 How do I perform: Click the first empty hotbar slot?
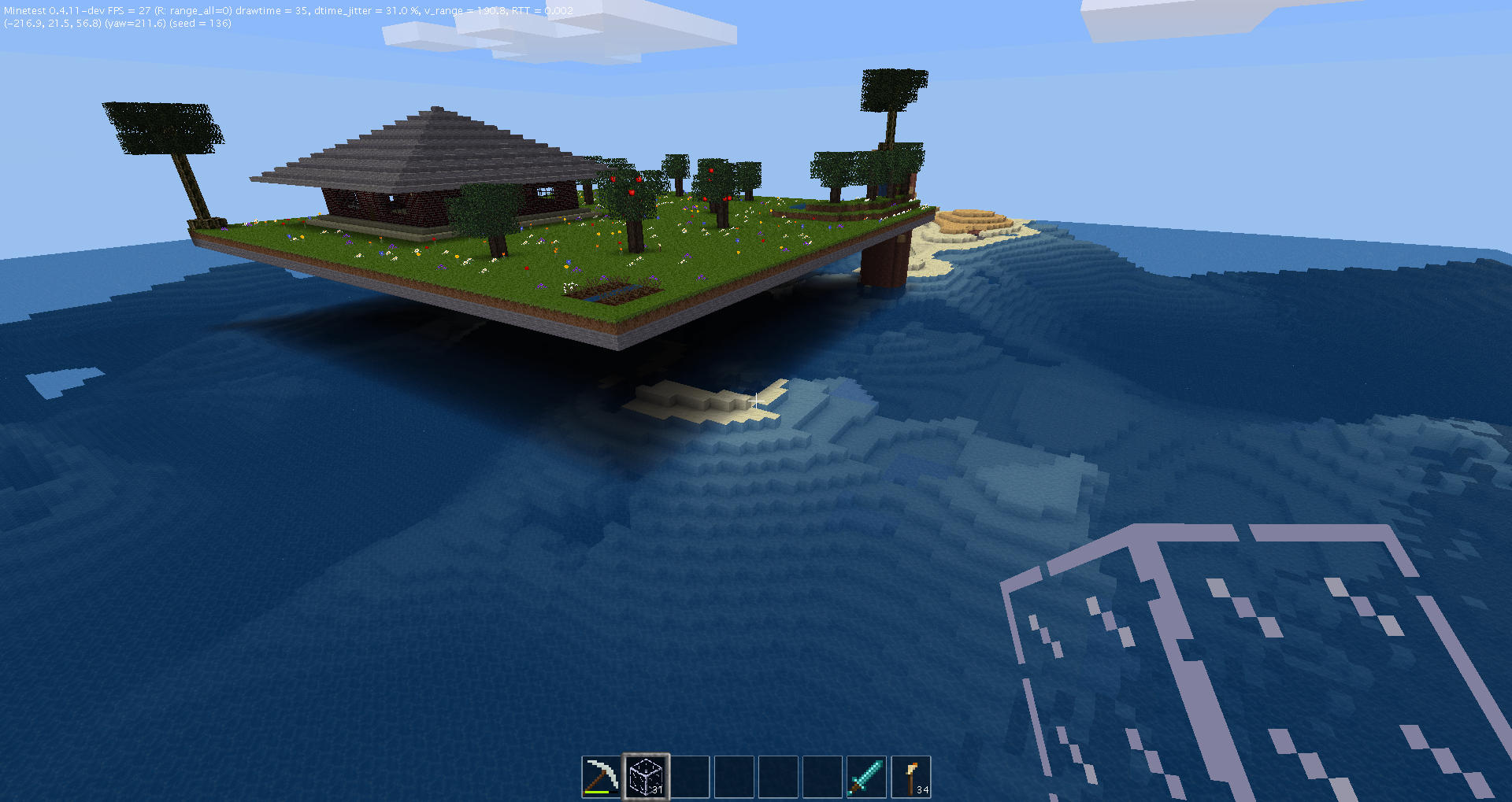[x=691, y=775]
